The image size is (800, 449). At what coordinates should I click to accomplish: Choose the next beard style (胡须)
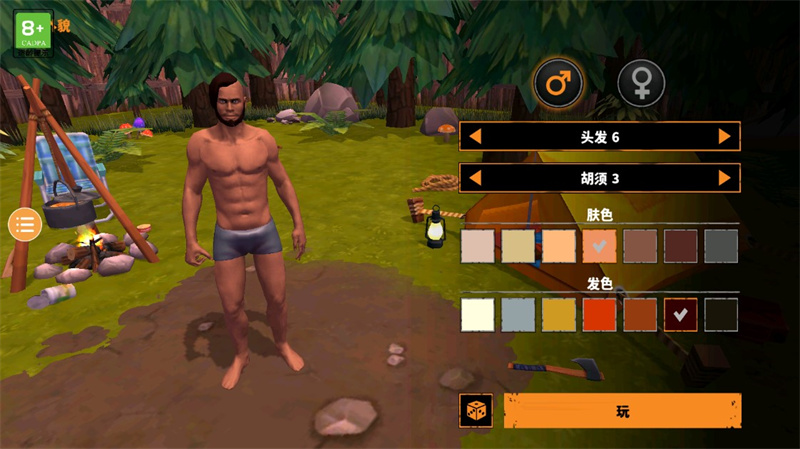point(724,178)
